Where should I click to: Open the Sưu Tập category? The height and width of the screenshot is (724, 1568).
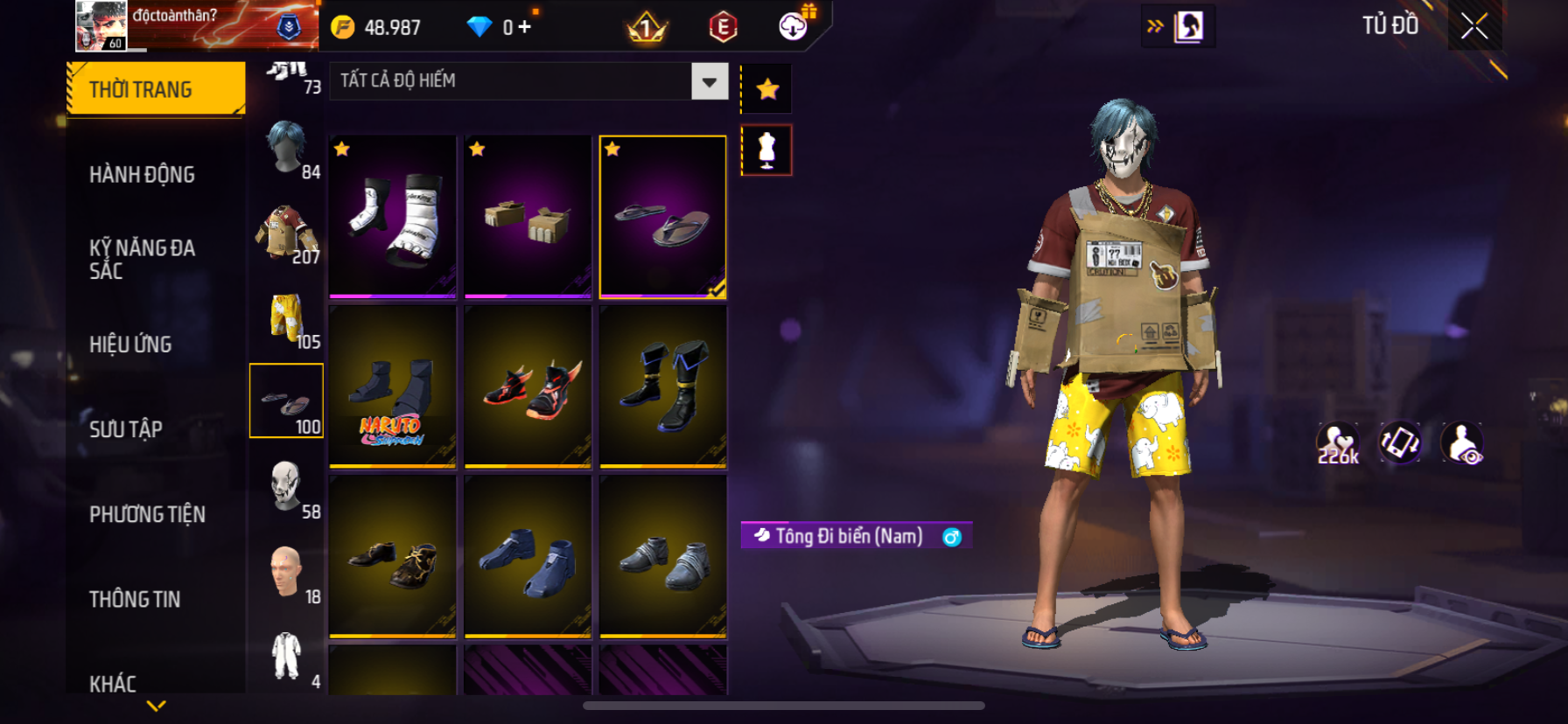(126, 429)
